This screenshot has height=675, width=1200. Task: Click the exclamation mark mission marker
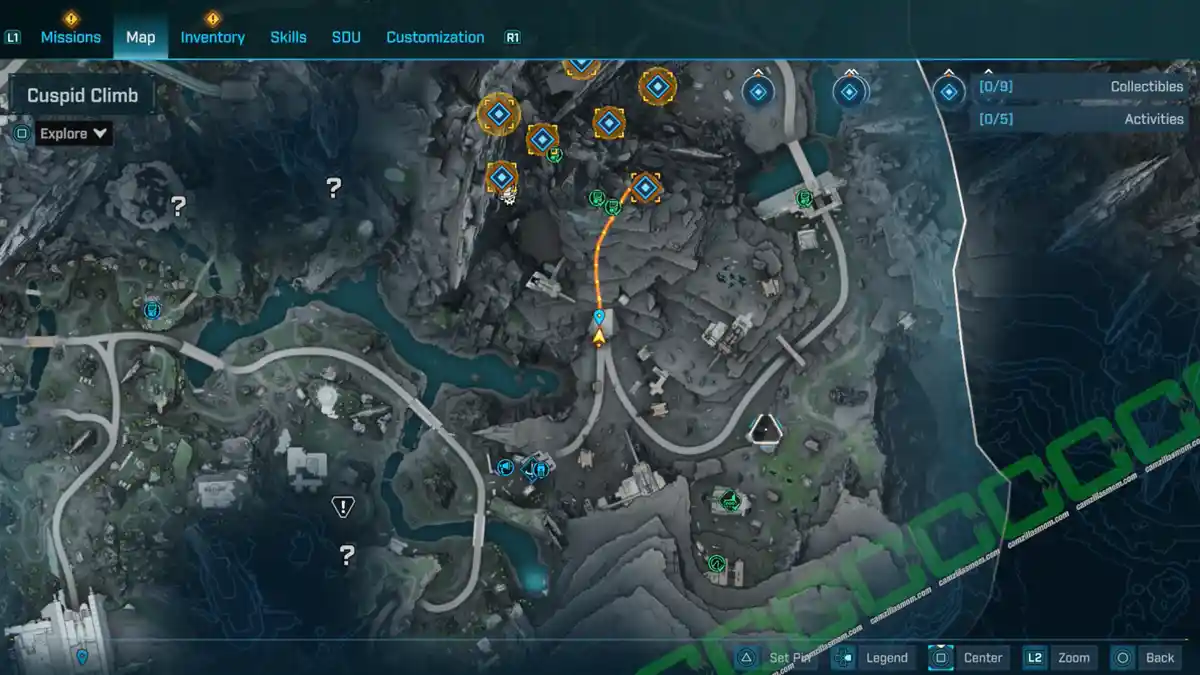343,507
